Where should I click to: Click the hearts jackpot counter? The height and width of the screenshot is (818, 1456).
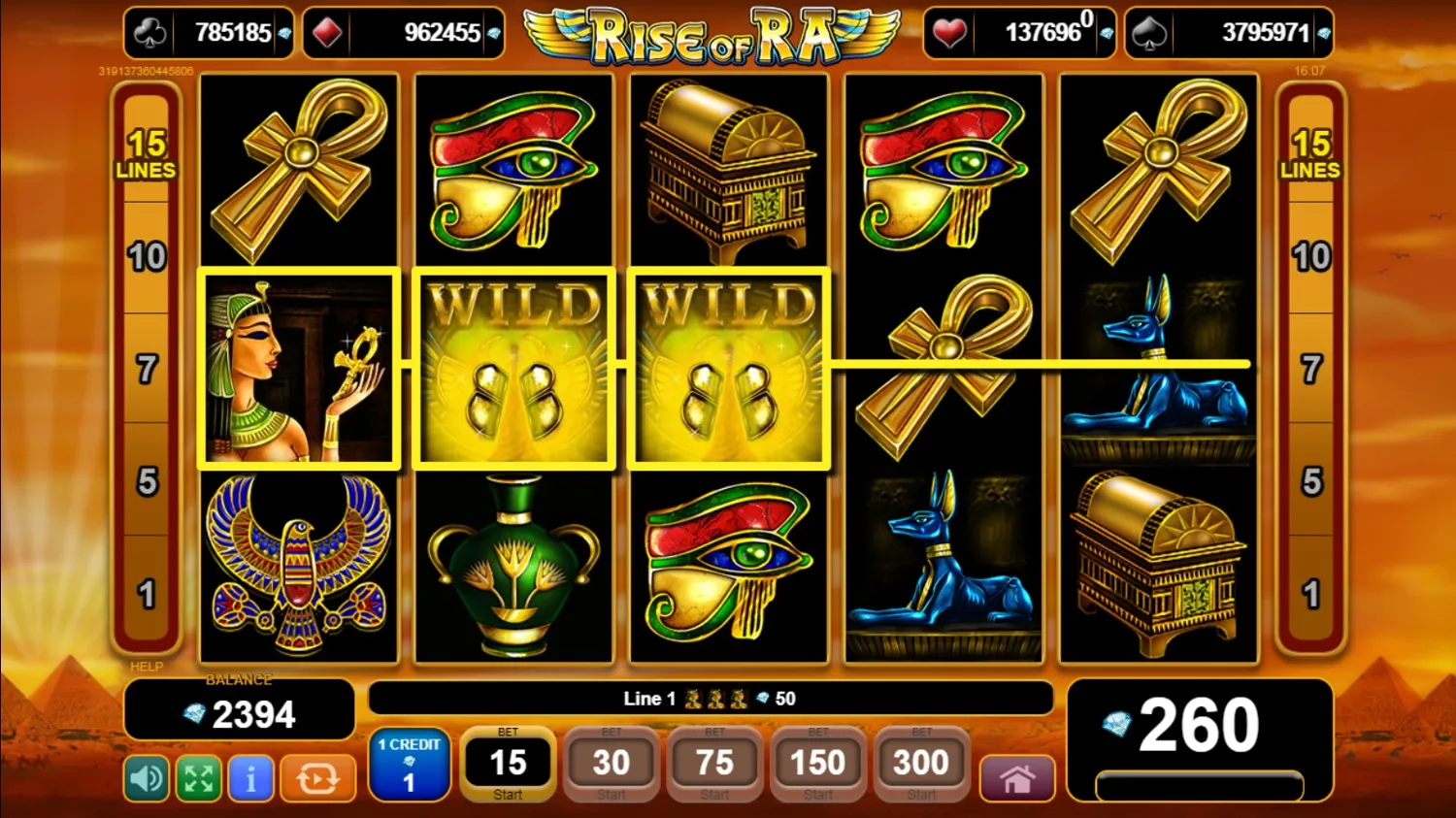[x=1019, y=32]
